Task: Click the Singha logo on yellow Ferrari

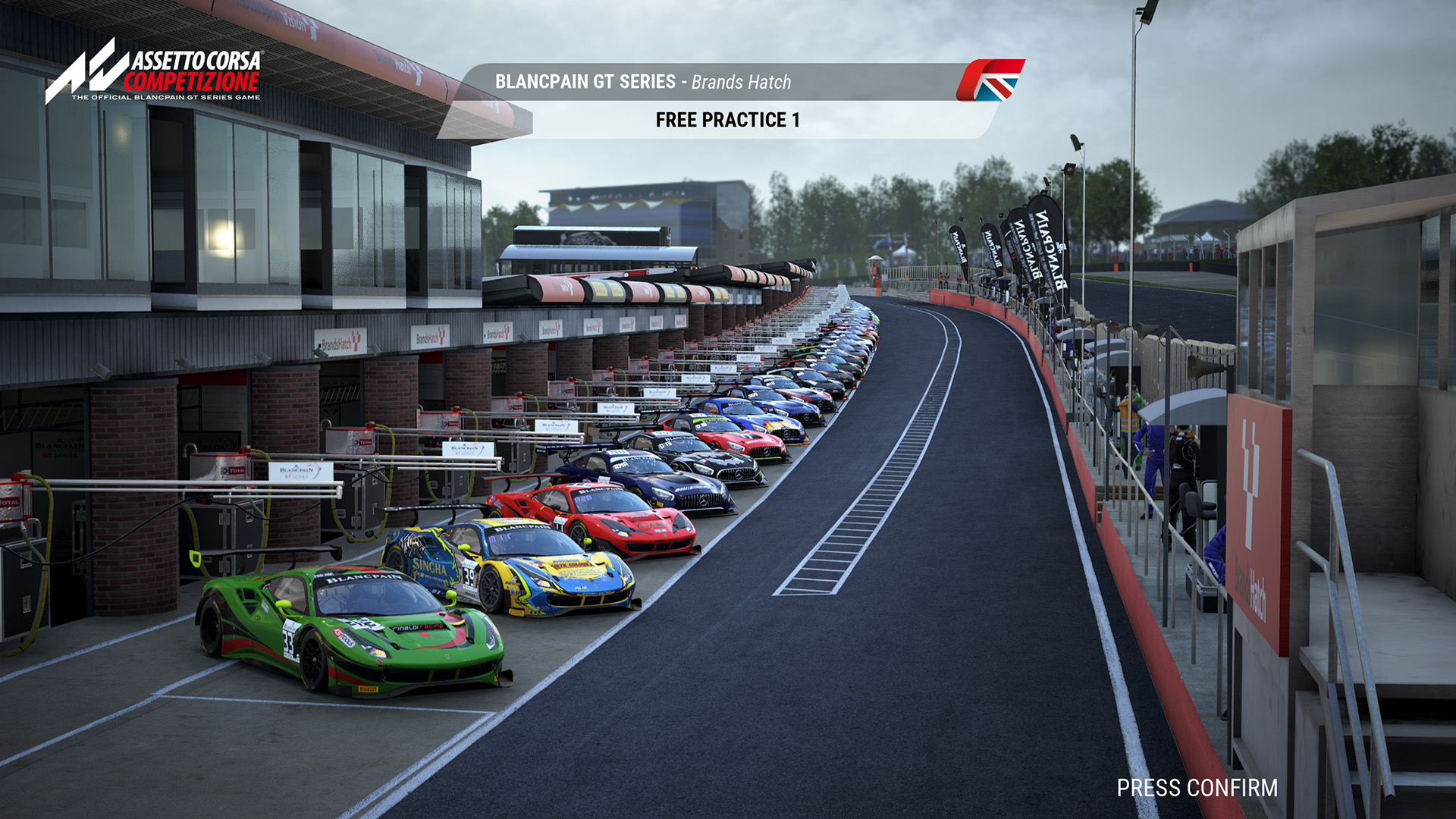Action: coord(430,566)
